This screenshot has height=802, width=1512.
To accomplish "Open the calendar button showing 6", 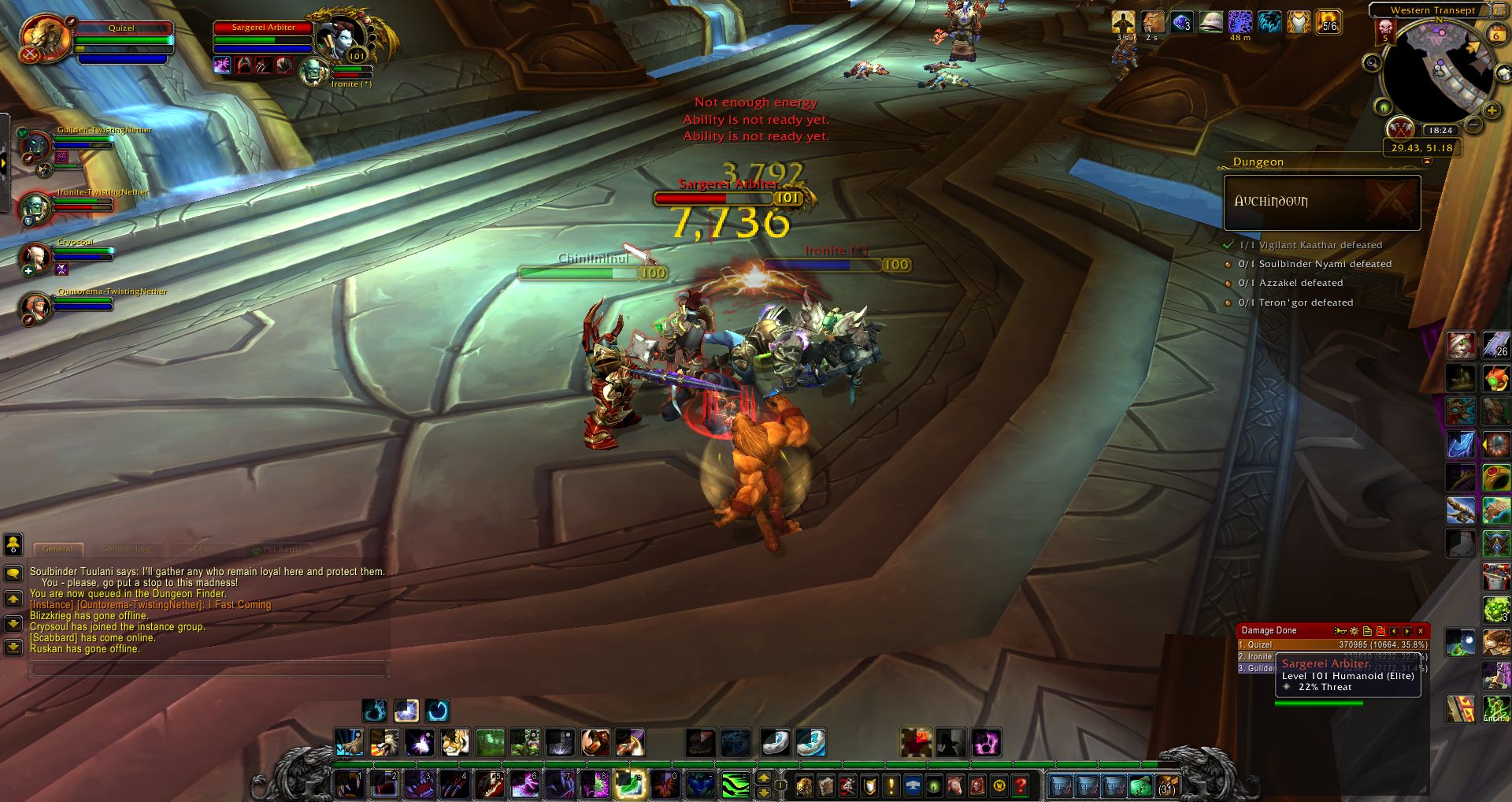I will 1495,35.
